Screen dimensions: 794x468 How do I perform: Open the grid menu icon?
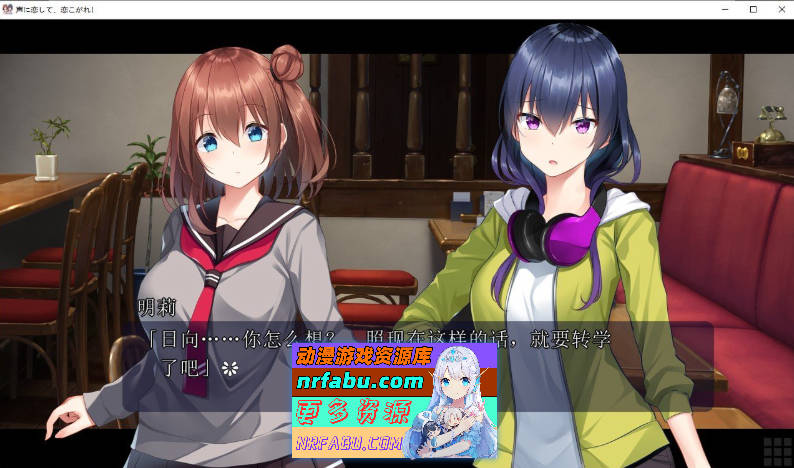point(777,451)
